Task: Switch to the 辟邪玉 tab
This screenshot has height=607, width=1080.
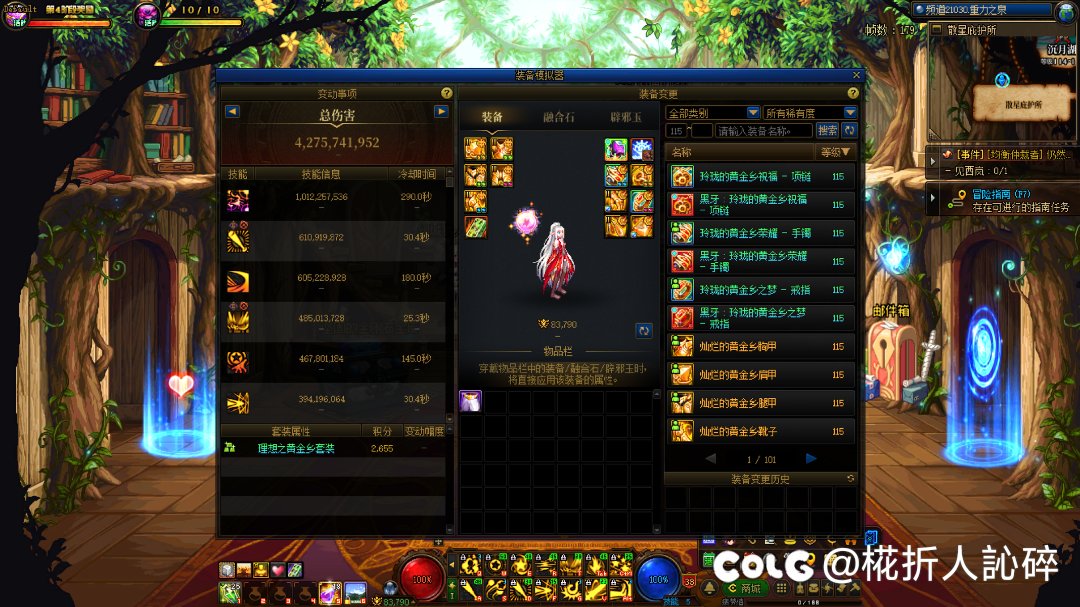Action: pos(625,117)
